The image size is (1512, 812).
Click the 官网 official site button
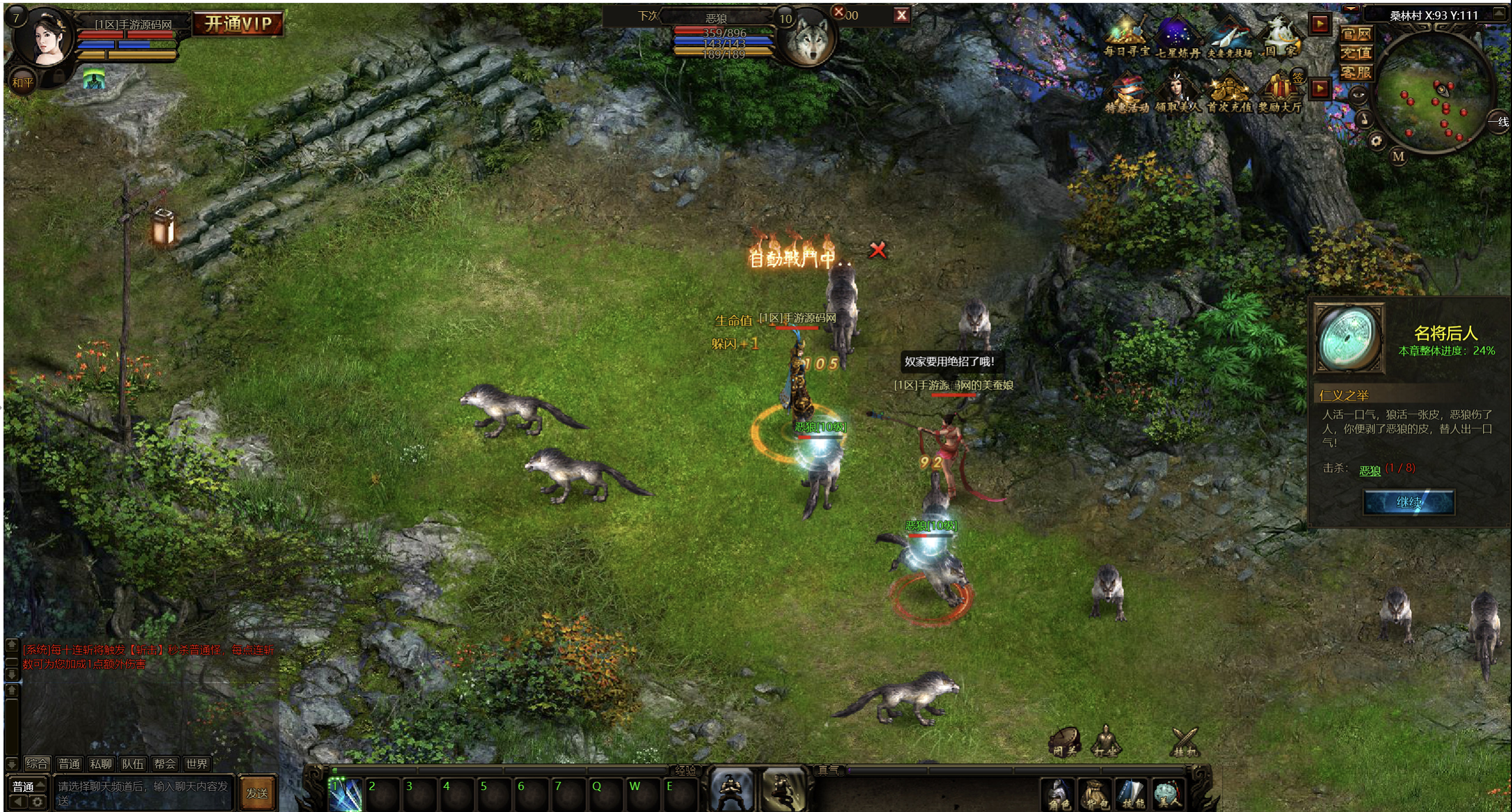[x=1355, y=34]
